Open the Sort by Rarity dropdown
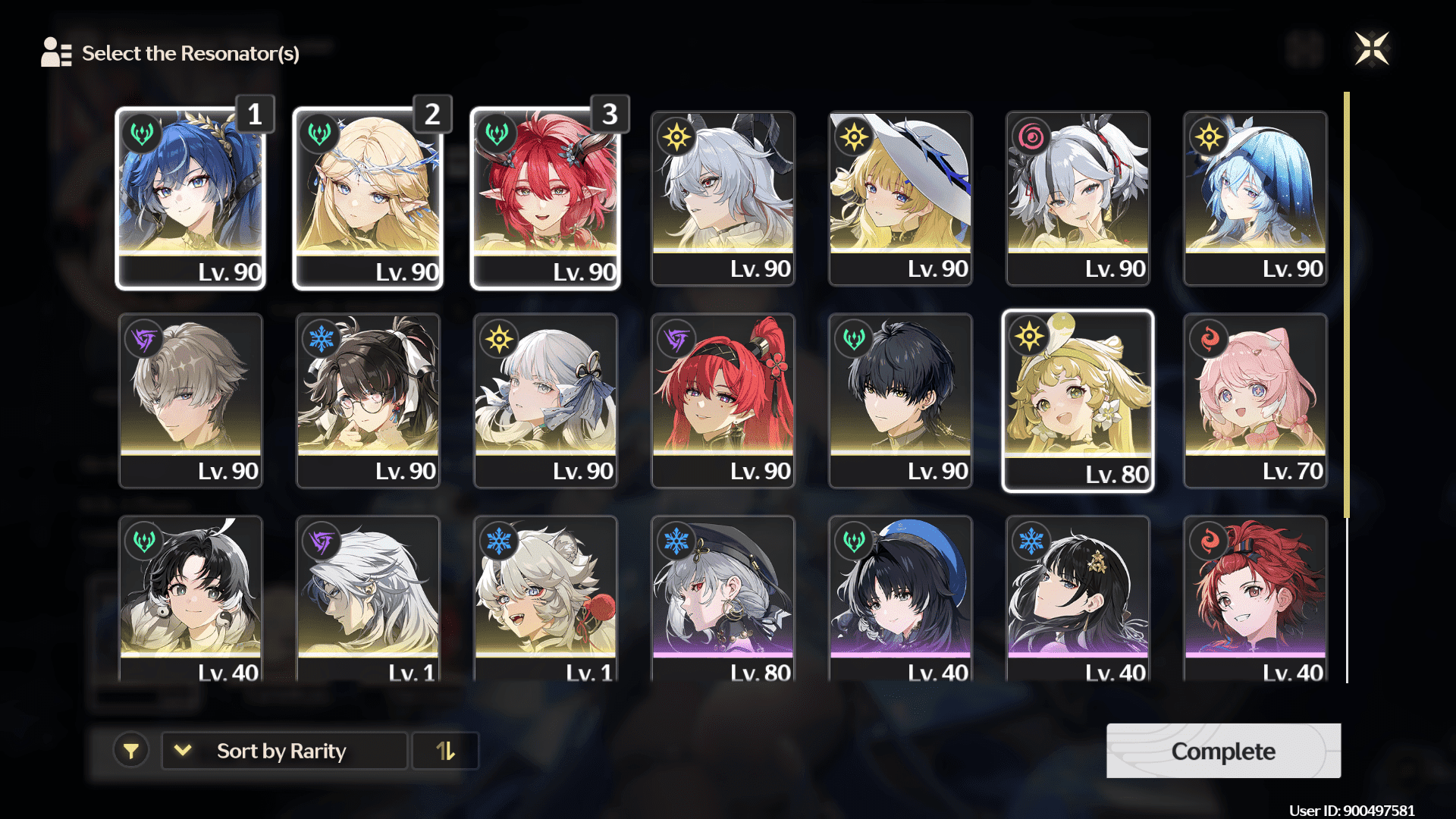 point(284,751)
